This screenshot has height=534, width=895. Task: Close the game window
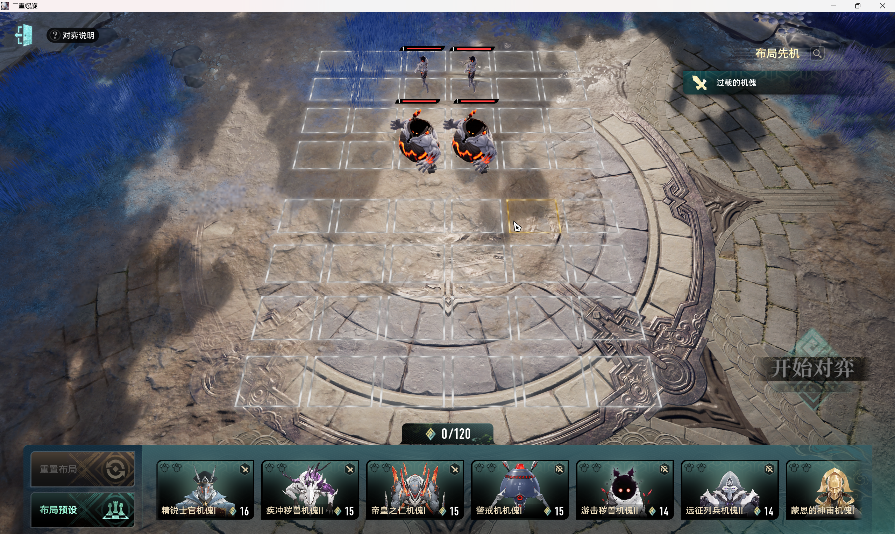882,5
